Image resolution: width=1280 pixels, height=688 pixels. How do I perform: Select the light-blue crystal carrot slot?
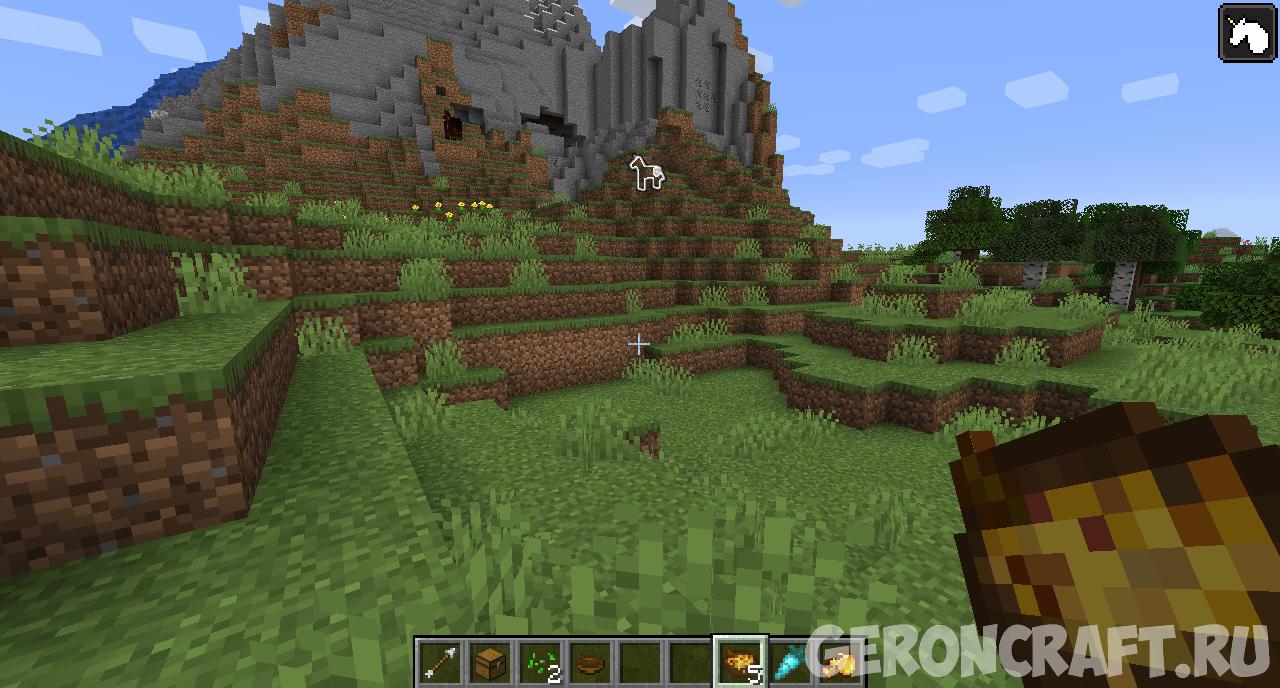(790, 662)
